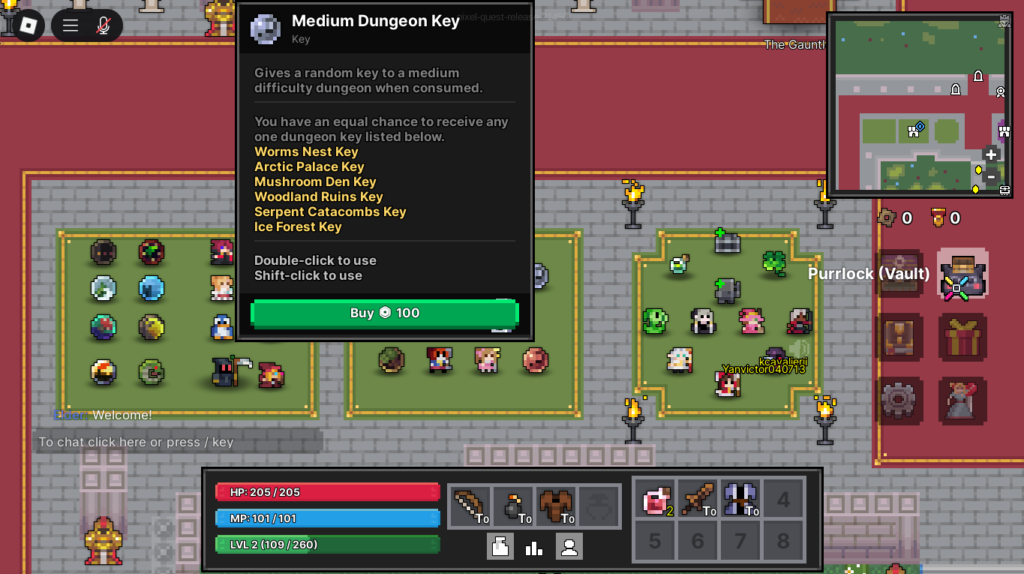This screenshot has width=1024, height=574.
Task: Open the Roblox chat list menu
Action: (x=71, y=26)
